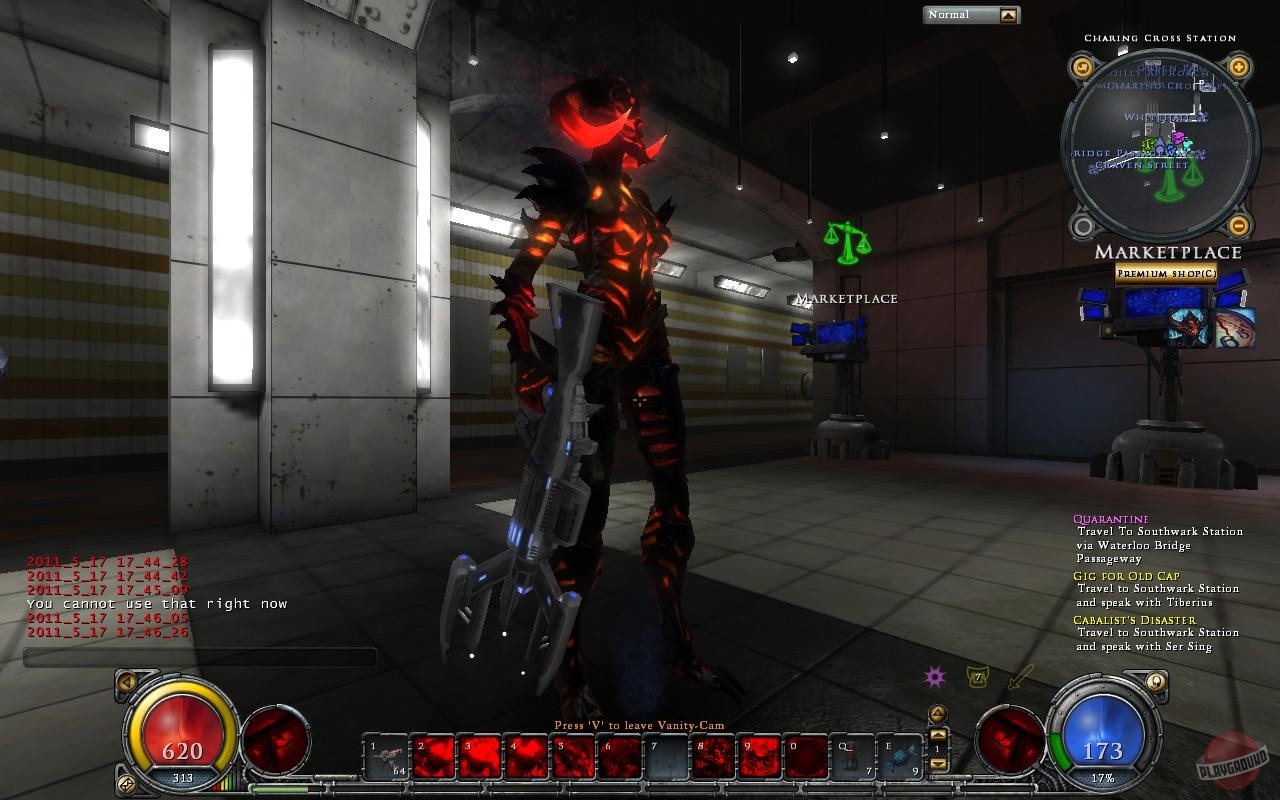Zoom in using the minimap plus button
Image resolution: width=1280 pixels, height=800 pixels.
coord(1238,67)
